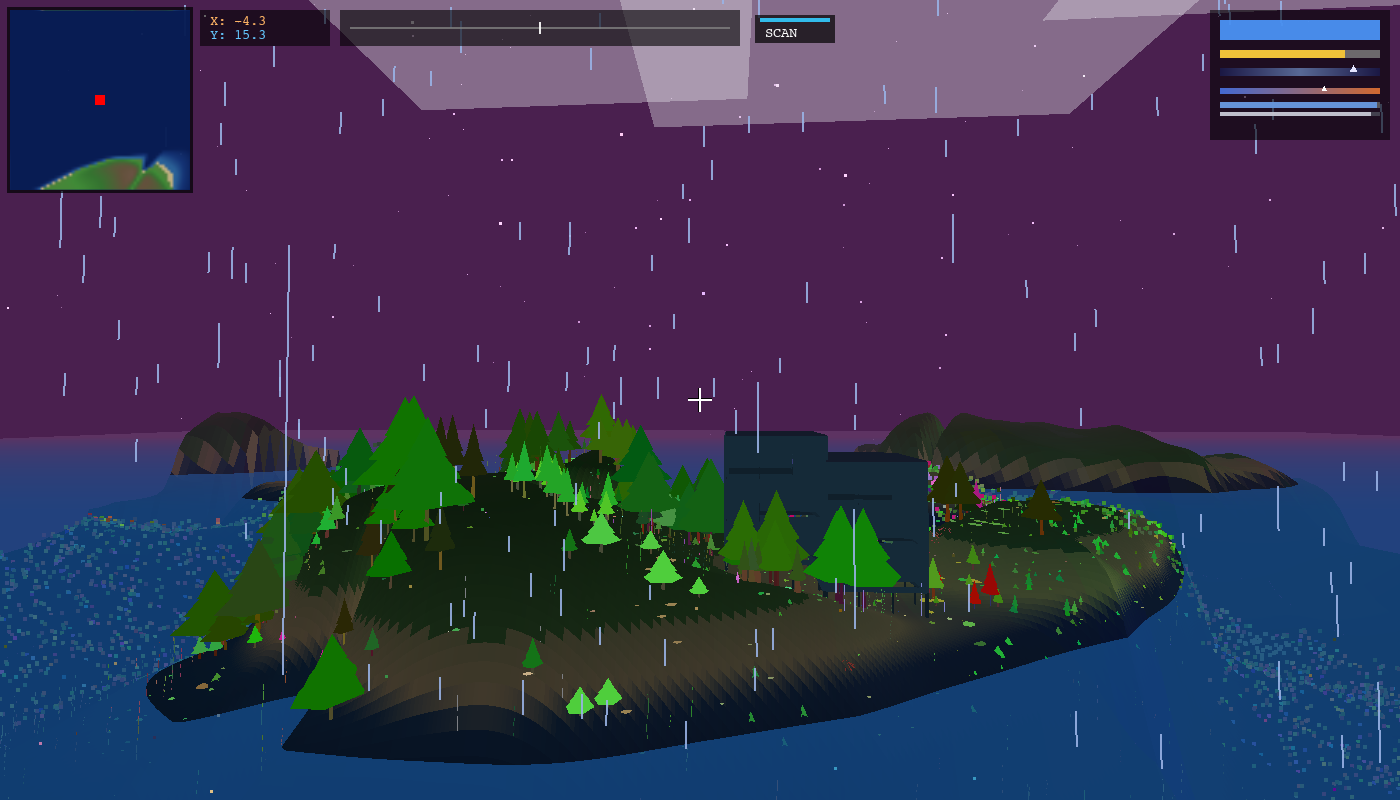1400x800 pixels.
Task: Click the white handle on the top timeline slider
Action: click(x=539, y=28)
